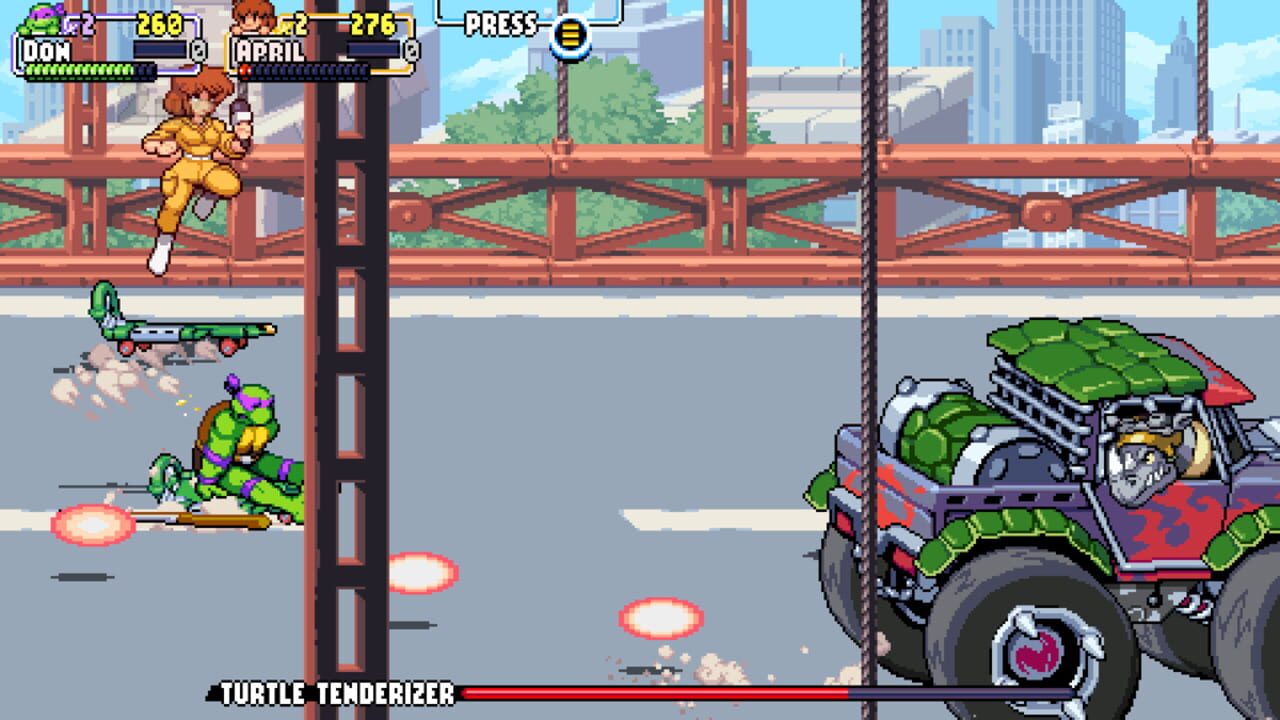Click the TURTLE TENDERIZER boss name
The width and height of the screenshot is (1280, 720).
pos(335,691)
